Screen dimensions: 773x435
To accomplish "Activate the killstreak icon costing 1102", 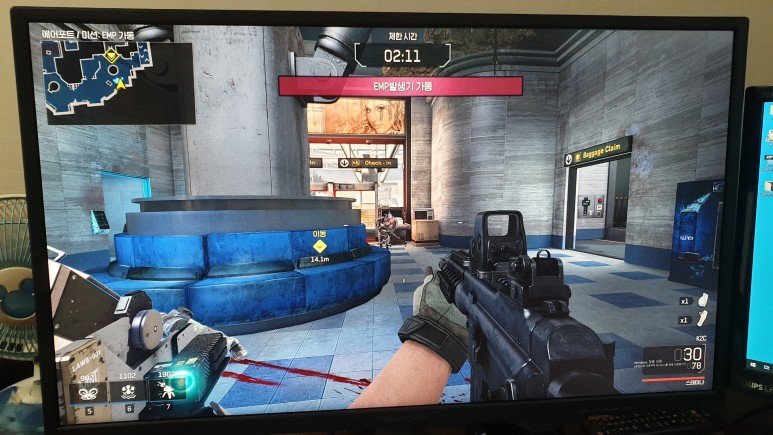I will (127, 391).
